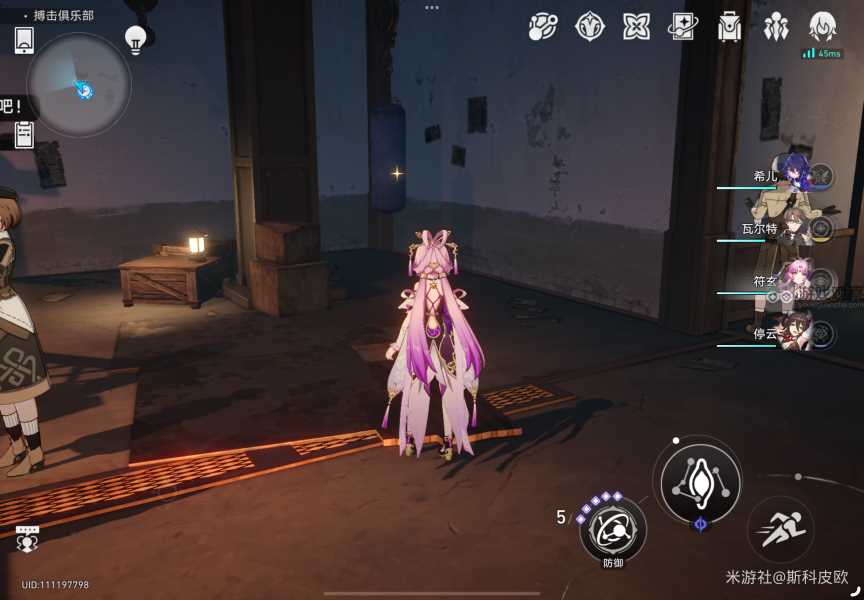This screenshot has width=864, height=600.
Task: Open the character portrait menu icon
Action: 822,27
